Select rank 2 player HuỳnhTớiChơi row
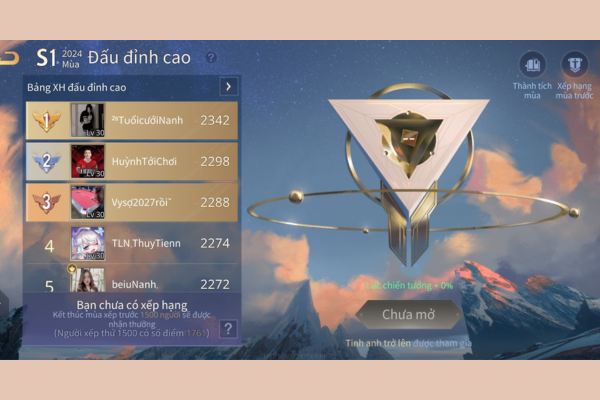Screen dimensions: 600x400 pos(132,161)
